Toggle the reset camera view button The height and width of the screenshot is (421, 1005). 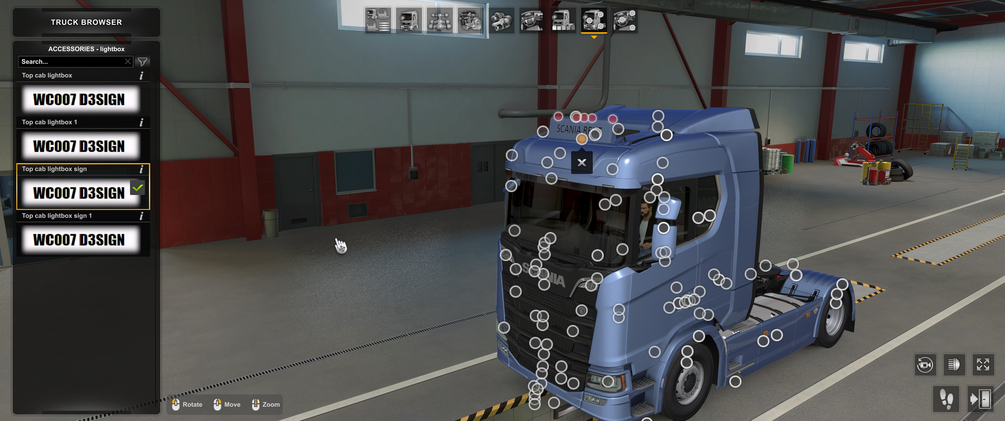coord(925,365)
